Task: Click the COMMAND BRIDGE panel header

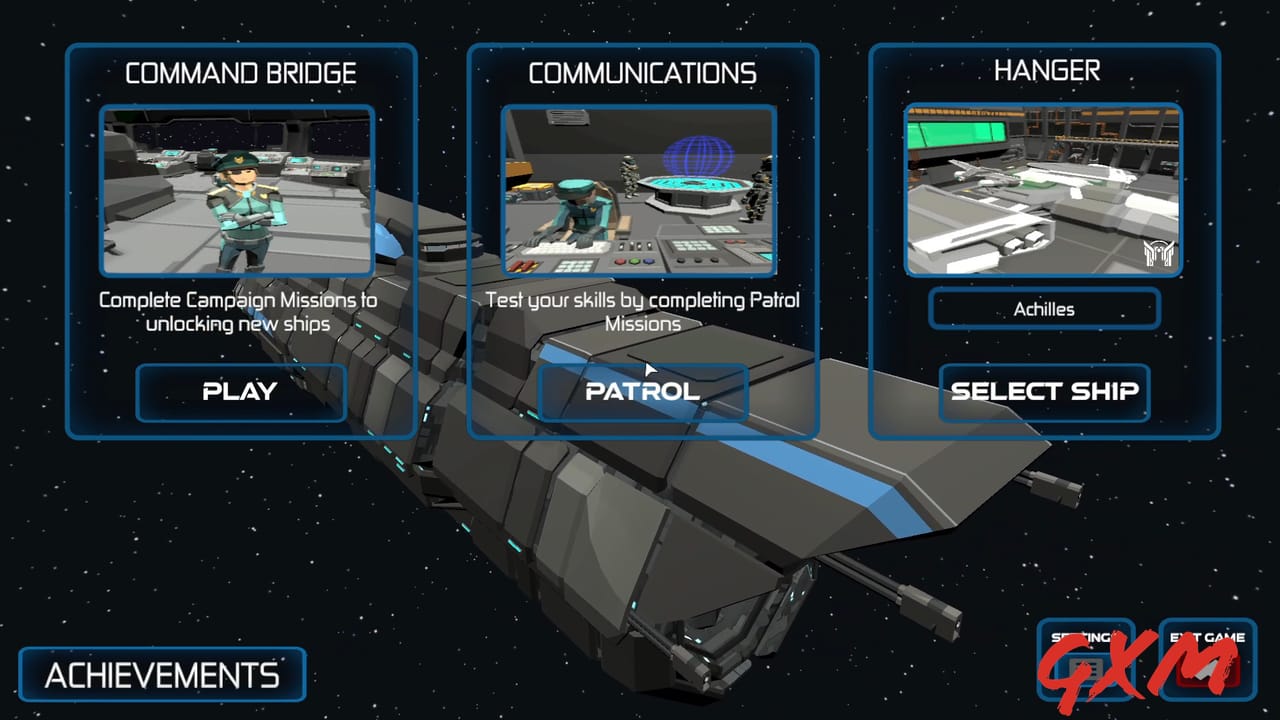Action: click(x=241, y=72)
